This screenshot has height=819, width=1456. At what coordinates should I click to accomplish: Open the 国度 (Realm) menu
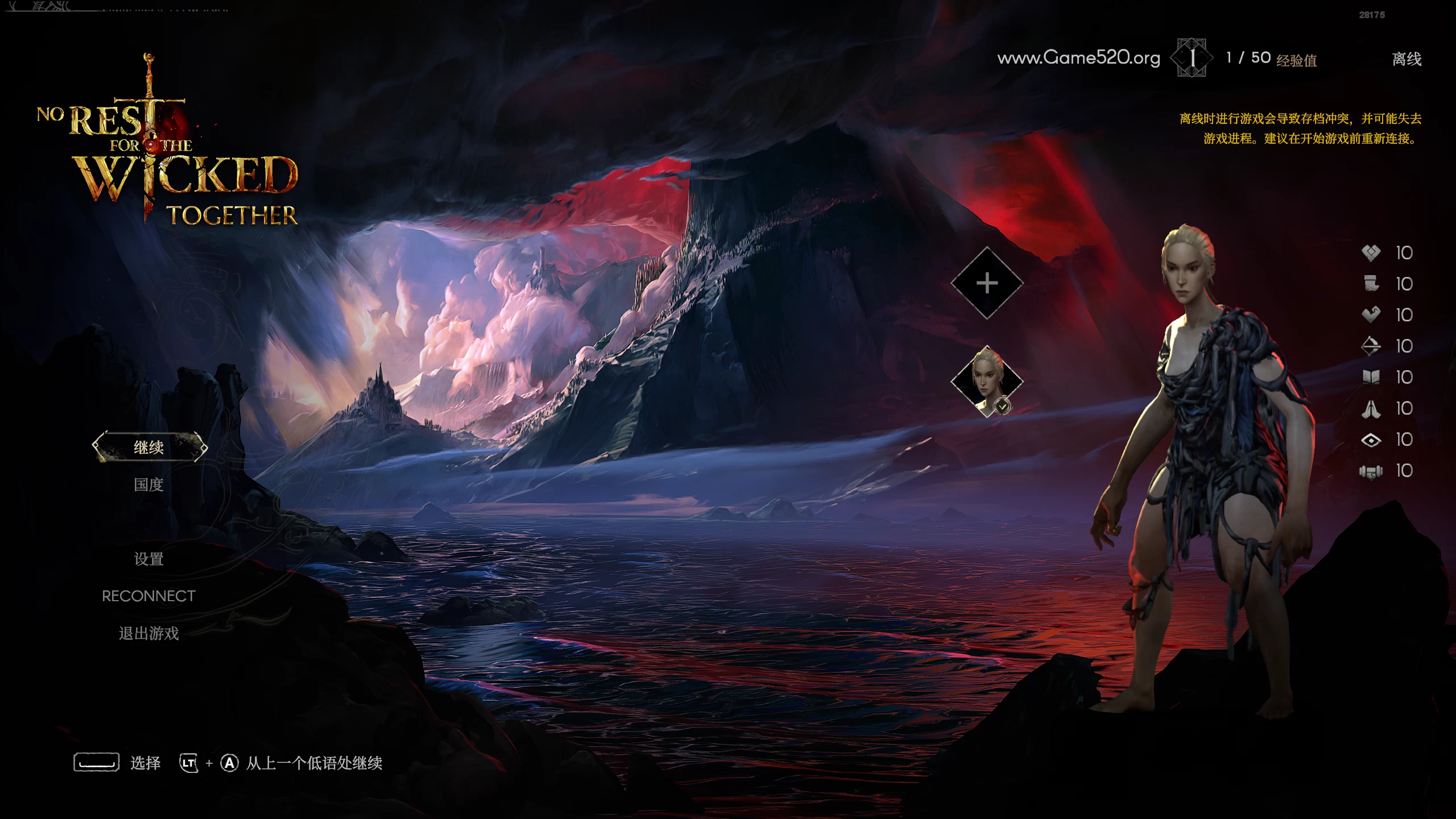[x=148, y=485]
